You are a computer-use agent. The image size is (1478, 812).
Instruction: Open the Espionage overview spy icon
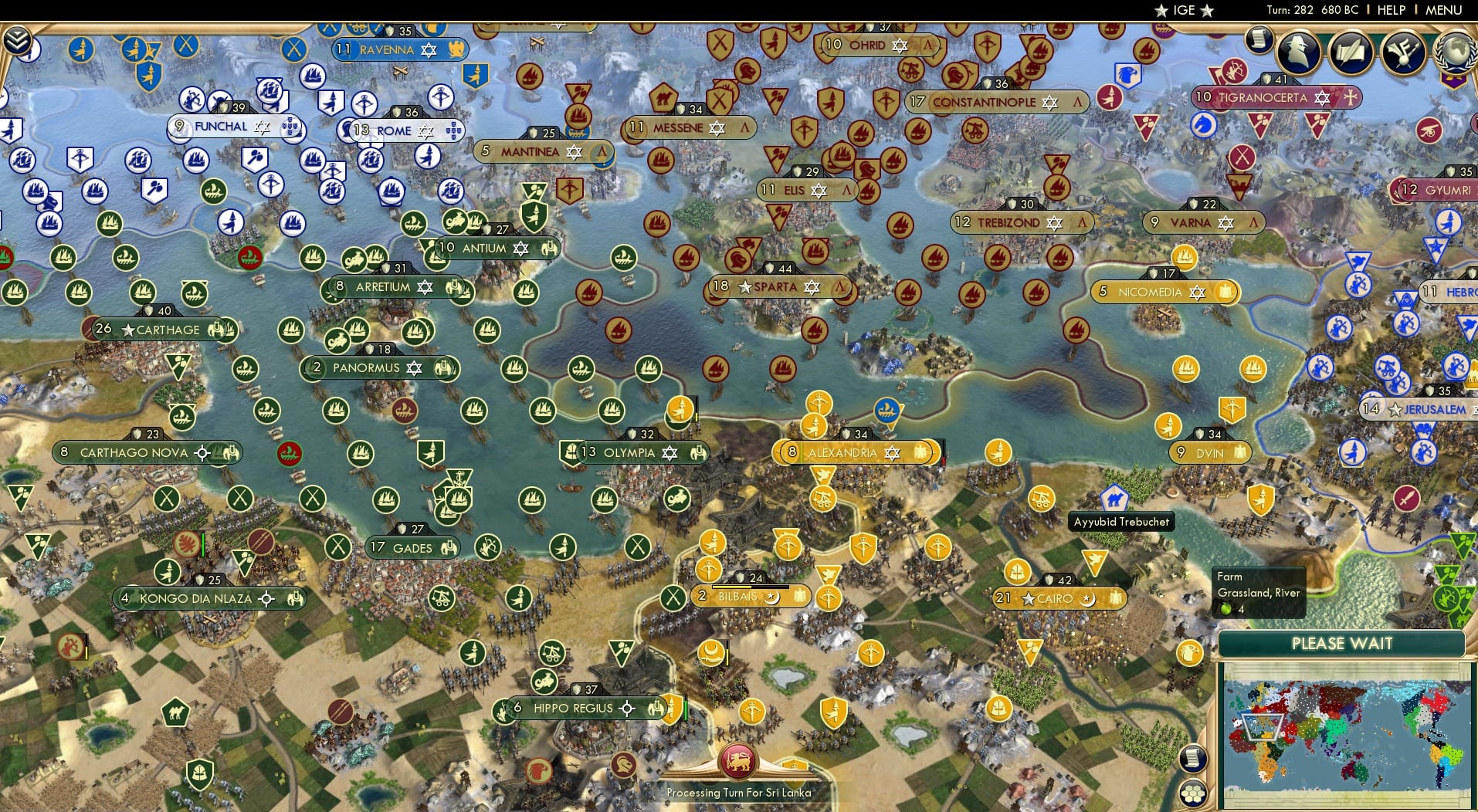[1299, 52]
